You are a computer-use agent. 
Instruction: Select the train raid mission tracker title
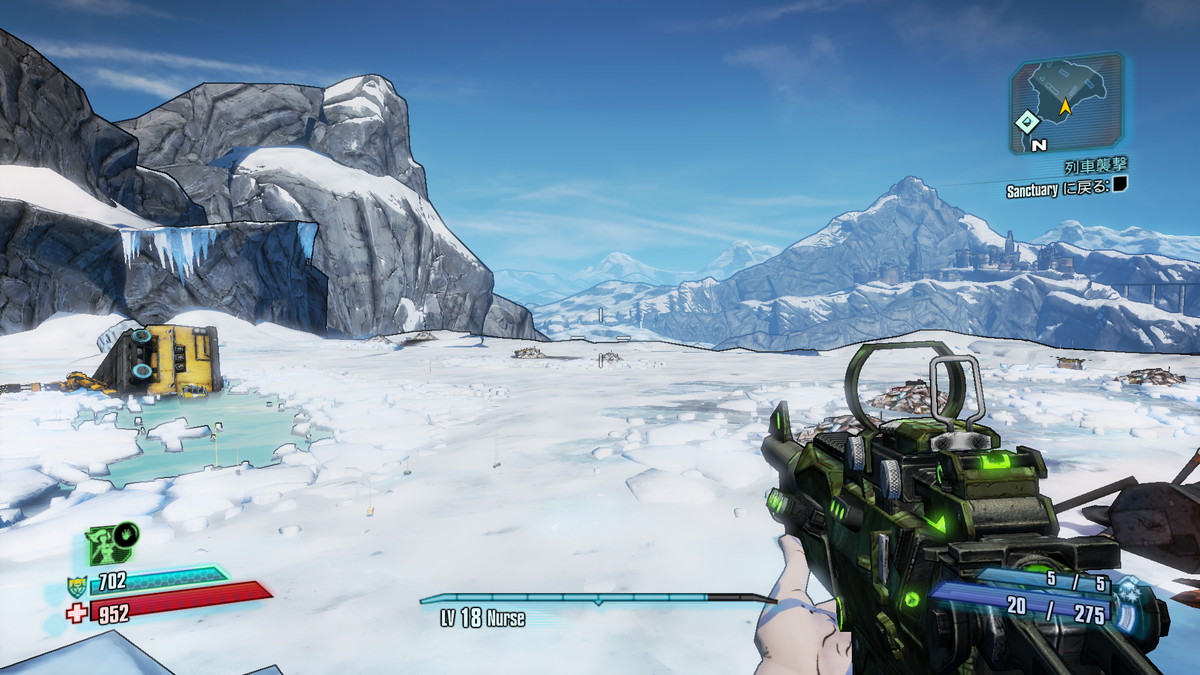click(1095, 167)
